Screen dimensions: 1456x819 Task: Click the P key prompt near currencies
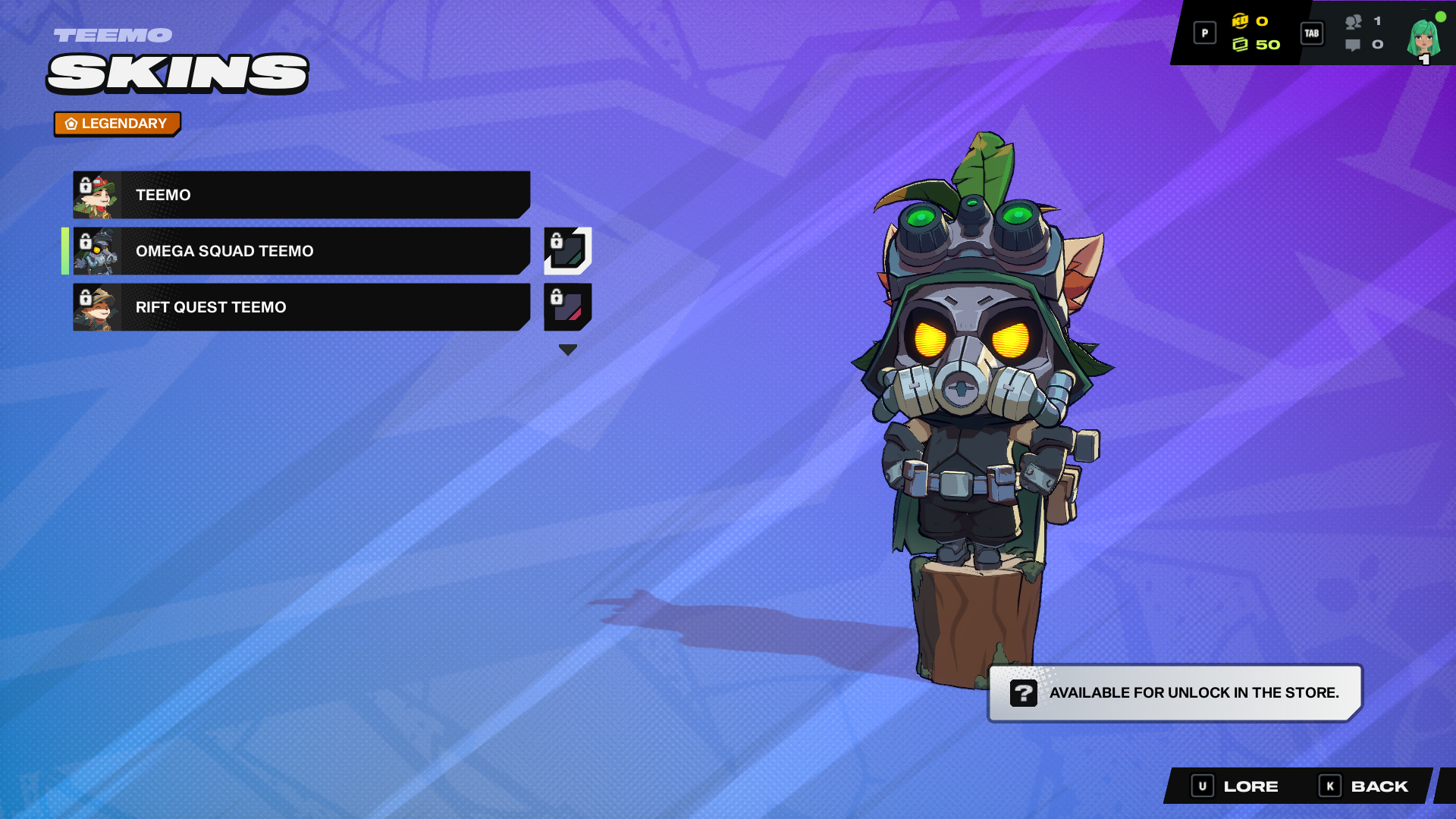coord(1204,33)
